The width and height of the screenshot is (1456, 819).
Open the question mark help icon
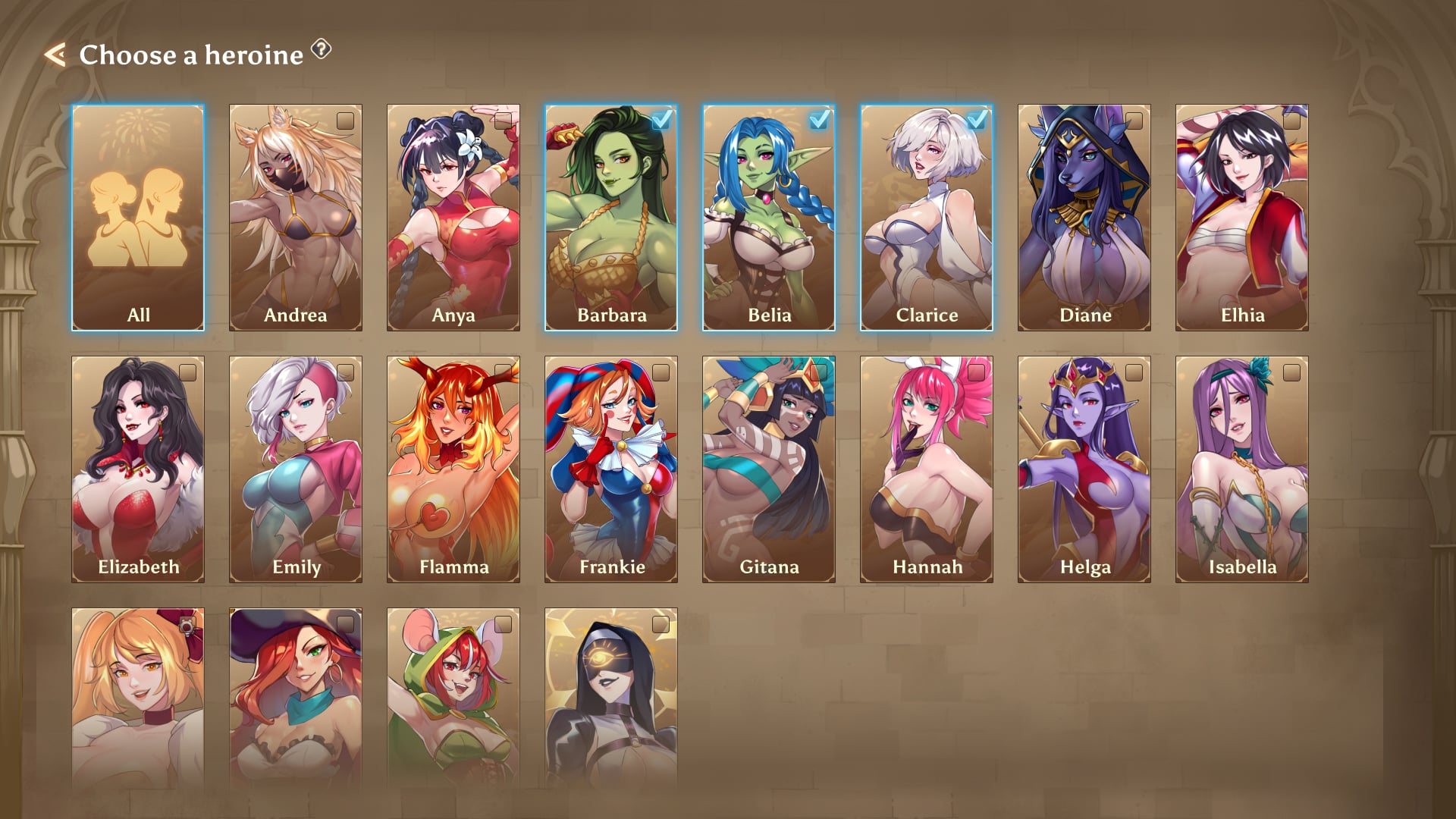pyautogui.click(x=322, y=49)
